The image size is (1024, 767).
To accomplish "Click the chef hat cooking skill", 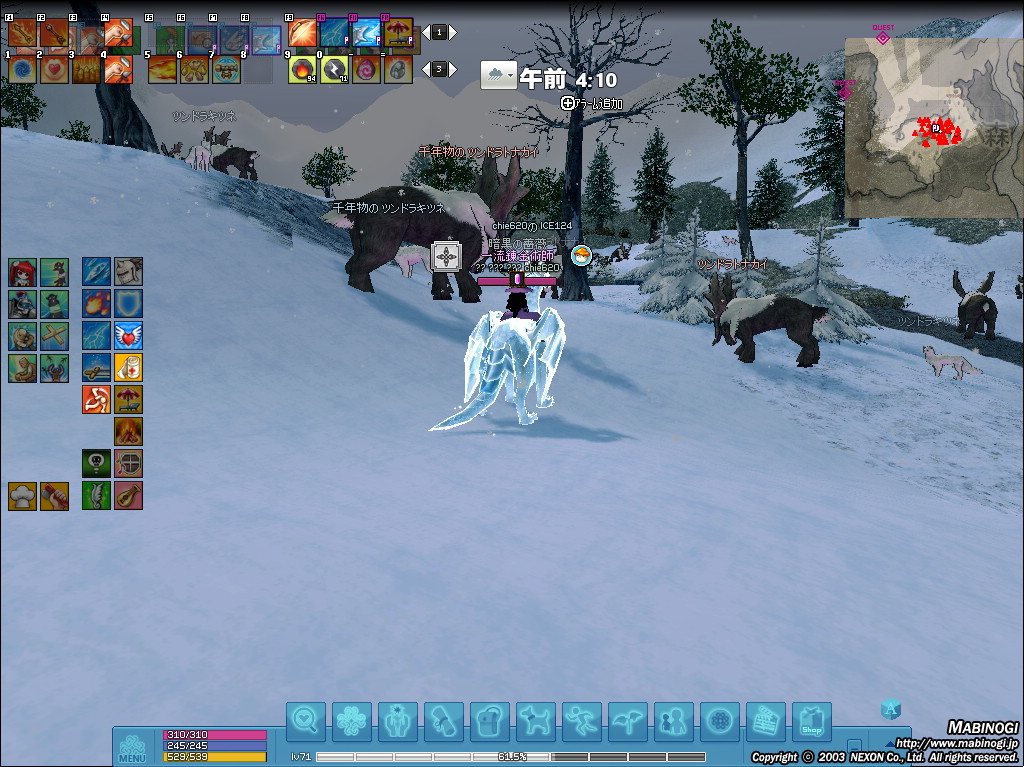I will pyautogui.click(x=23, y=495).
